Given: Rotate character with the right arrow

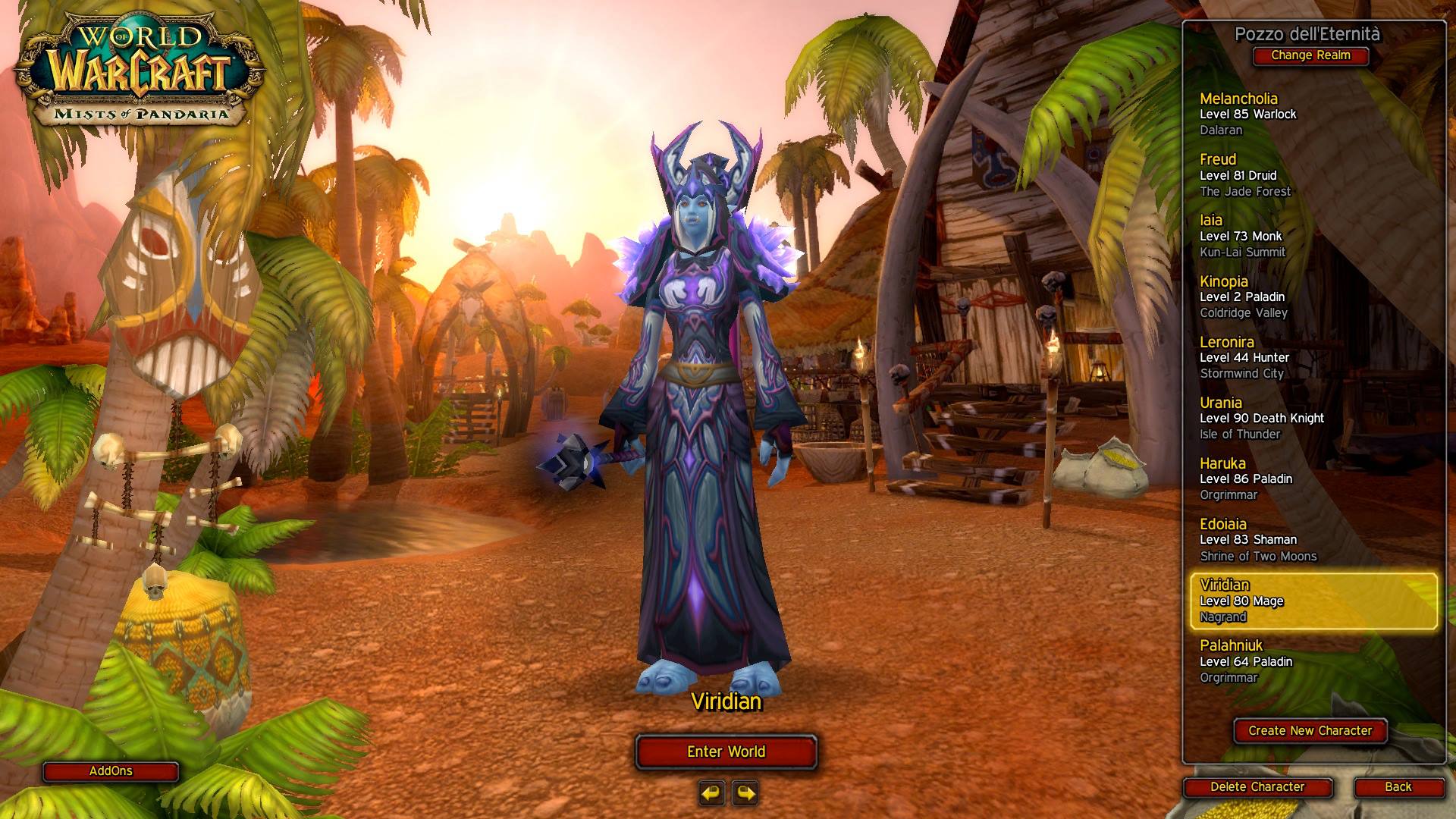Looking at the screenshot, I should click(746, 793).
